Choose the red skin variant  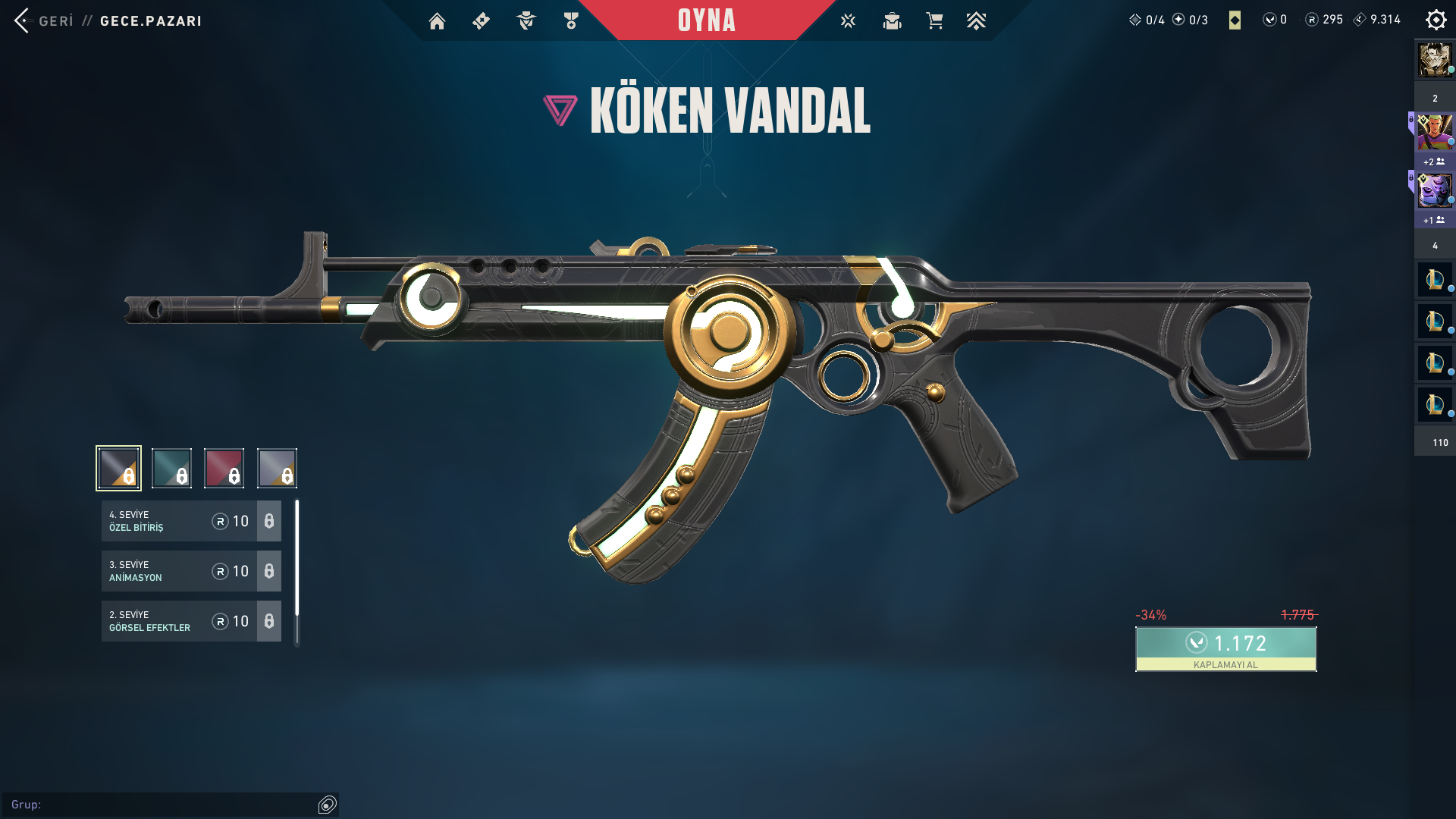pos(224,468)
